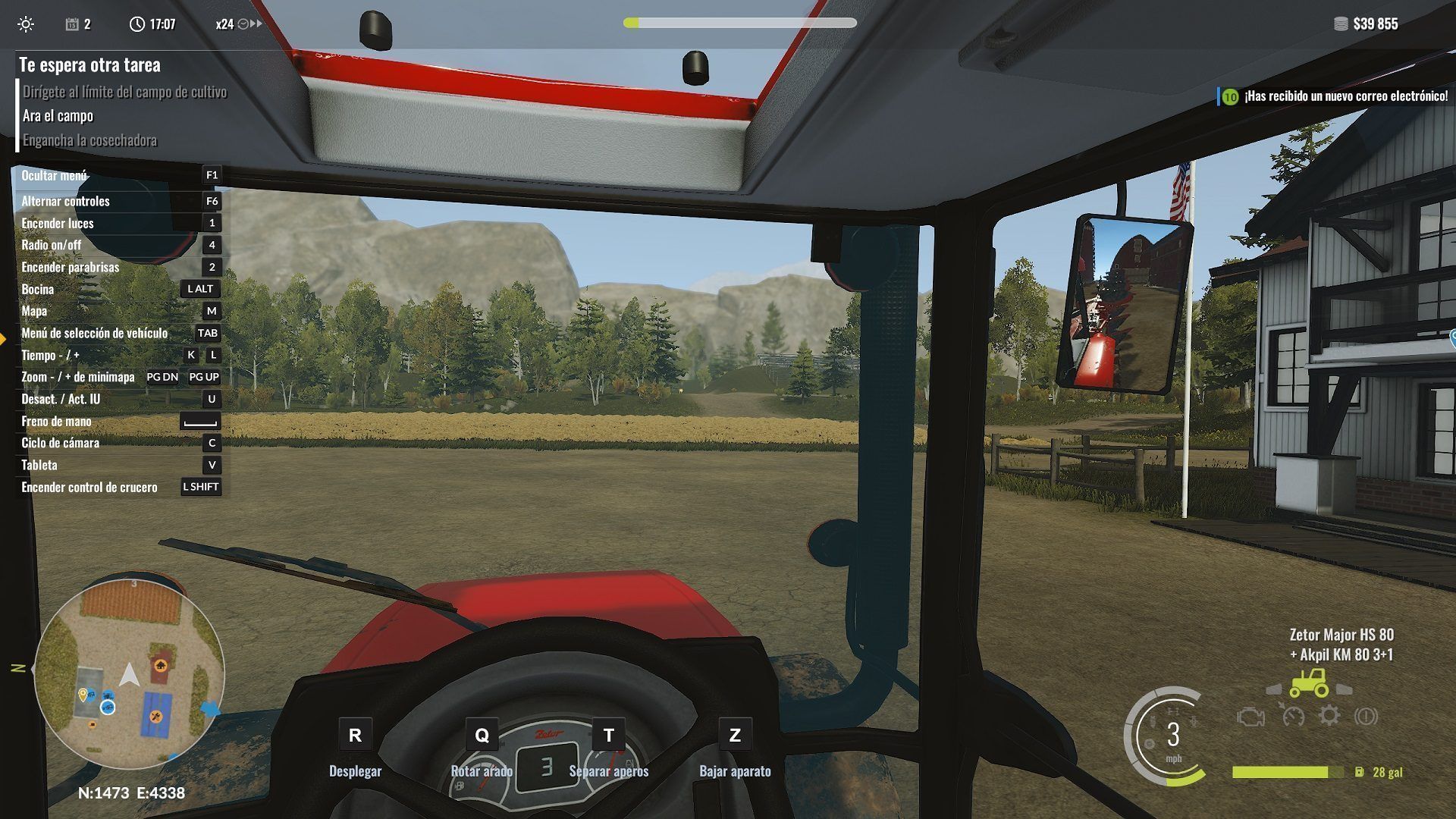Click the handbrake indicator icon
This screenshot has height=819, width=1456.
pos(1366,716)
